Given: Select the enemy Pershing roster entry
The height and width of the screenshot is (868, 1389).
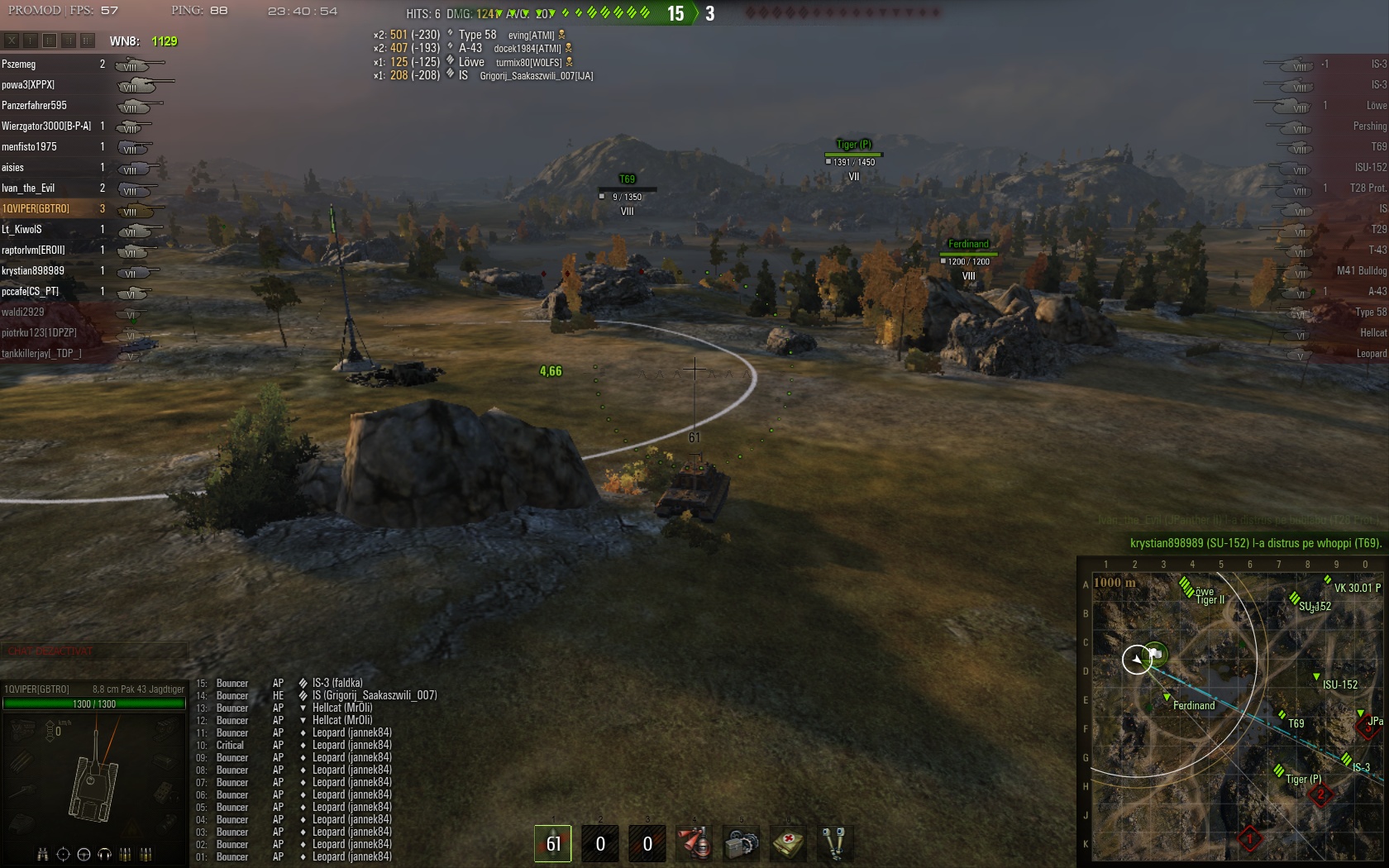Looking at the screenshot, I should (x=1369, y=126).
